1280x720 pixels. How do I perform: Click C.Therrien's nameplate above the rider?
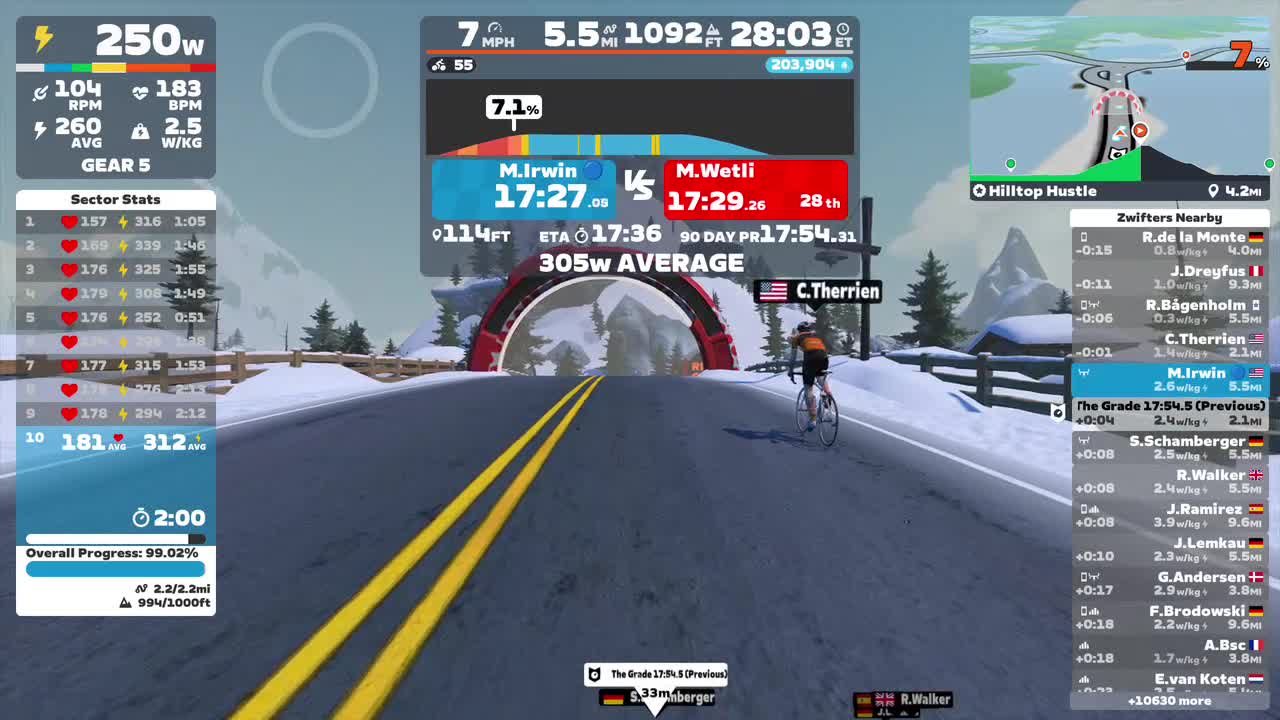click(x=817, y=291)
